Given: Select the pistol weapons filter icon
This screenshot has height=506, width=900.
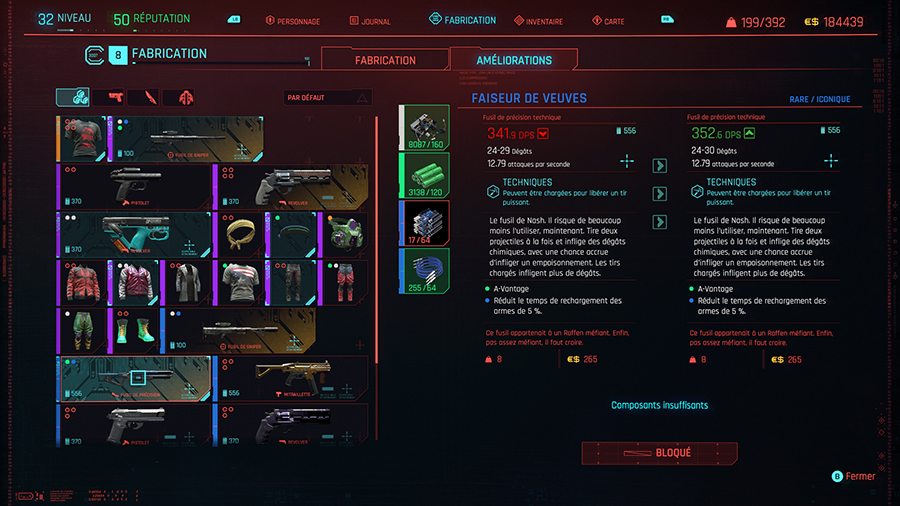Looking at the screenshot, I should [x=114, y=97].
